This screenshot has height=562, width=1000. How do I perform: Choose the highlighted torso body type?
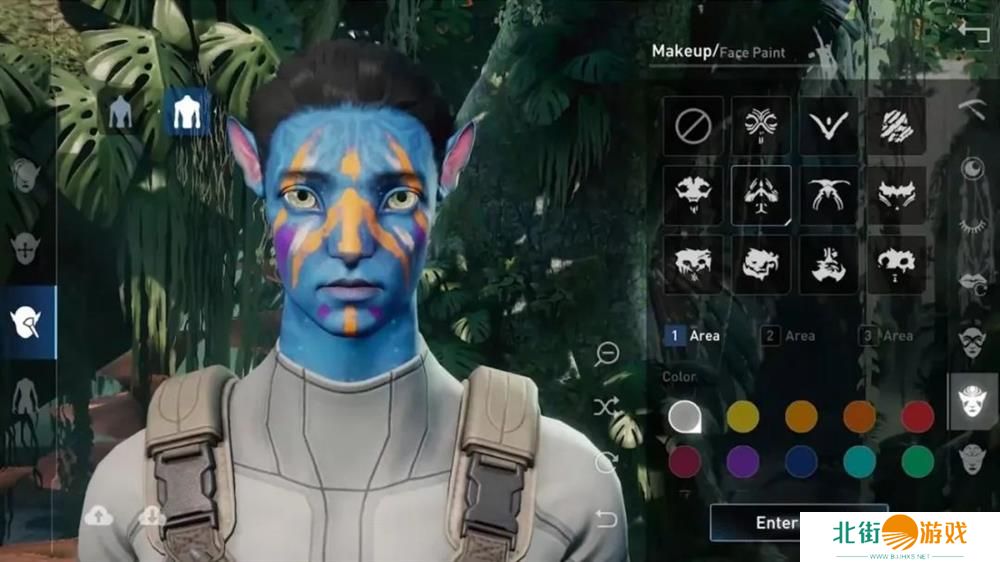coord(186,113)
